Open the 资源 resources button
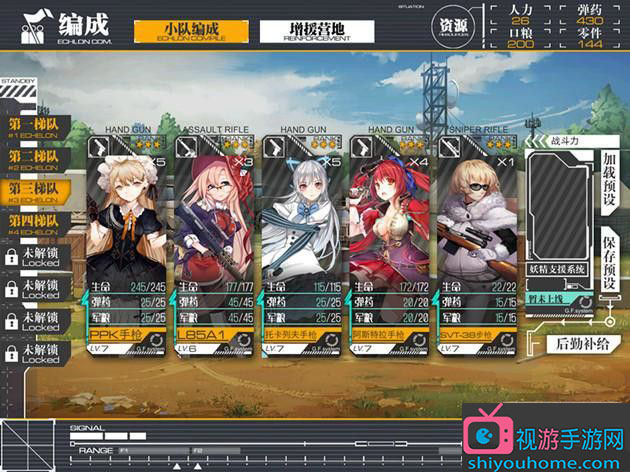630x472 pixels. click(x=453, y=27)
